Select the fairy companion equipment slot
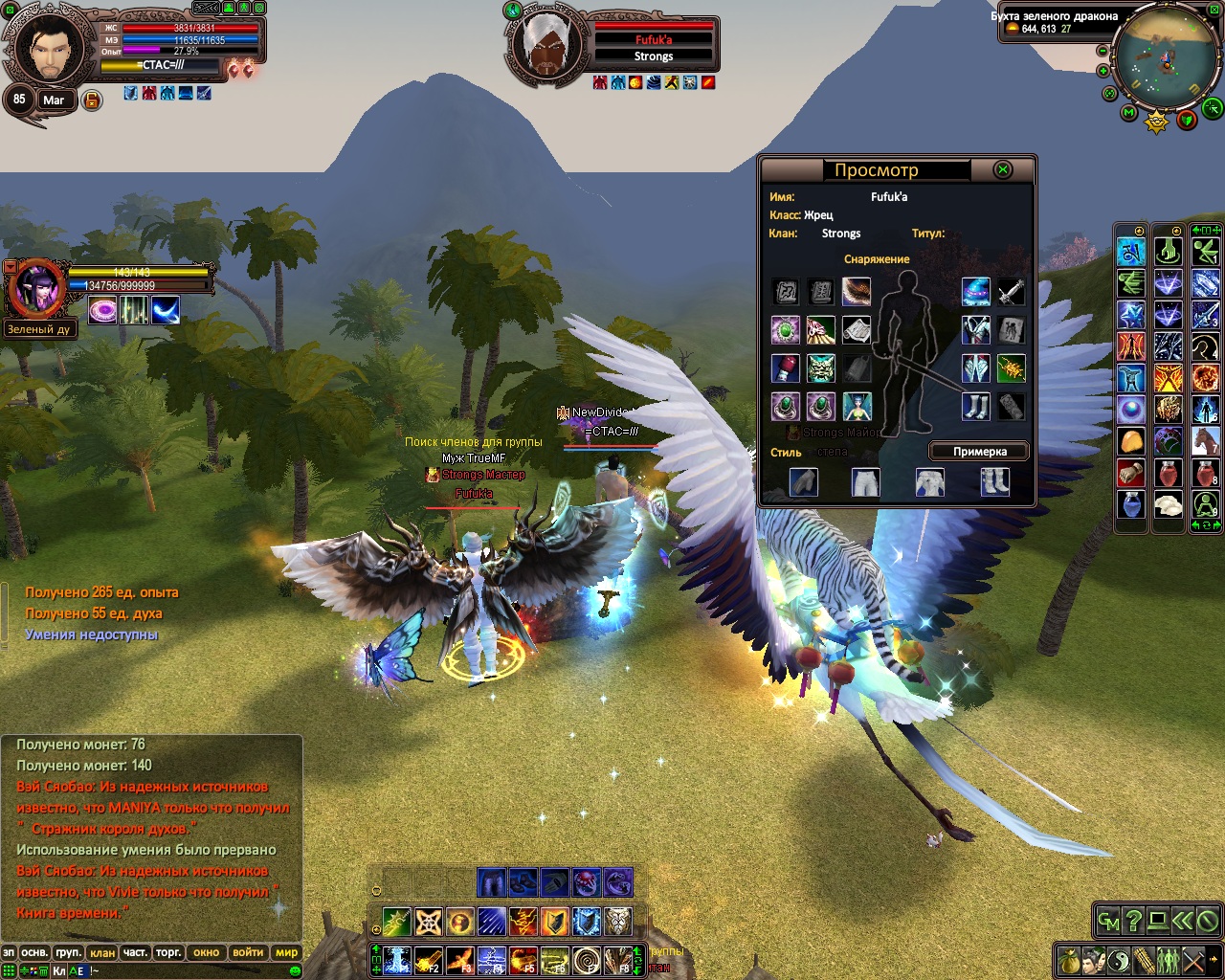This screenshot has height=980, width=1225. [857, 407]
